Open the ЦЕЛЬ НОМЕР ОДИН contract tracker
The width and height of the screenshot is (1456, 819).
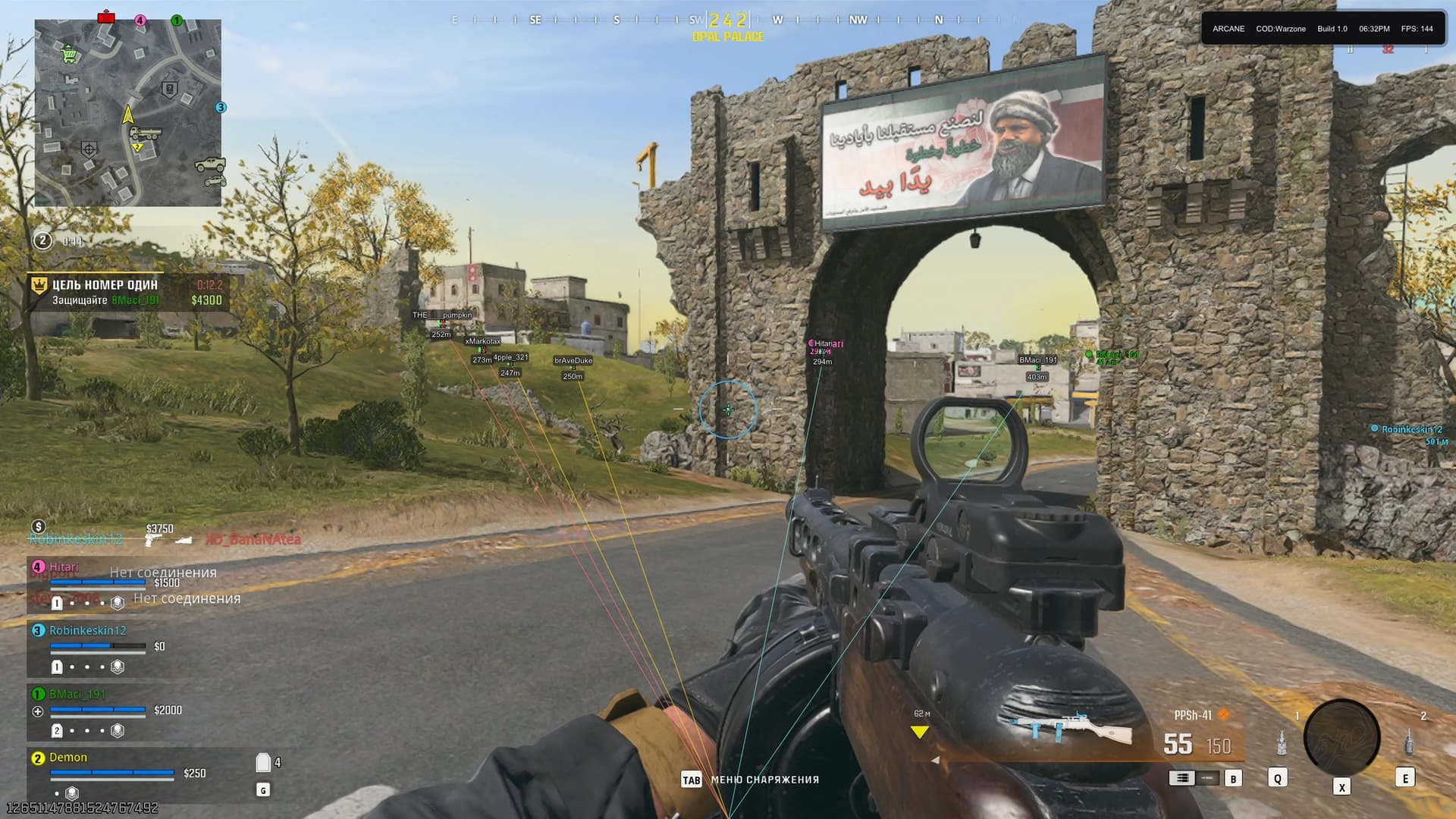[x=127, y=292]
